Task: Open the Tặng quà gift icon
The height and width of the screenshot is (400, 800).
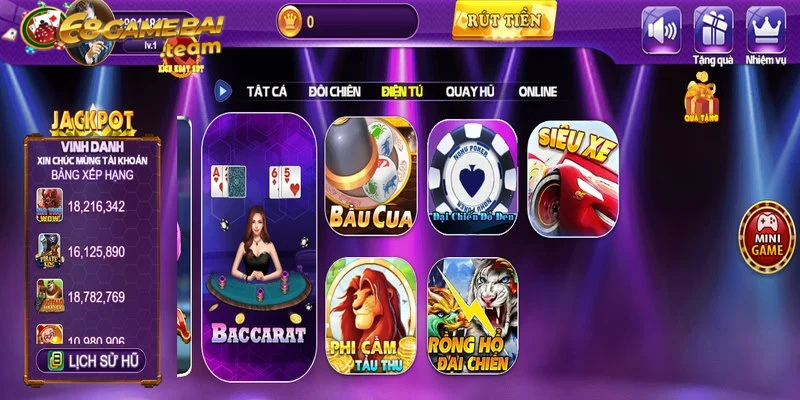Action: (x=713, y=28)
